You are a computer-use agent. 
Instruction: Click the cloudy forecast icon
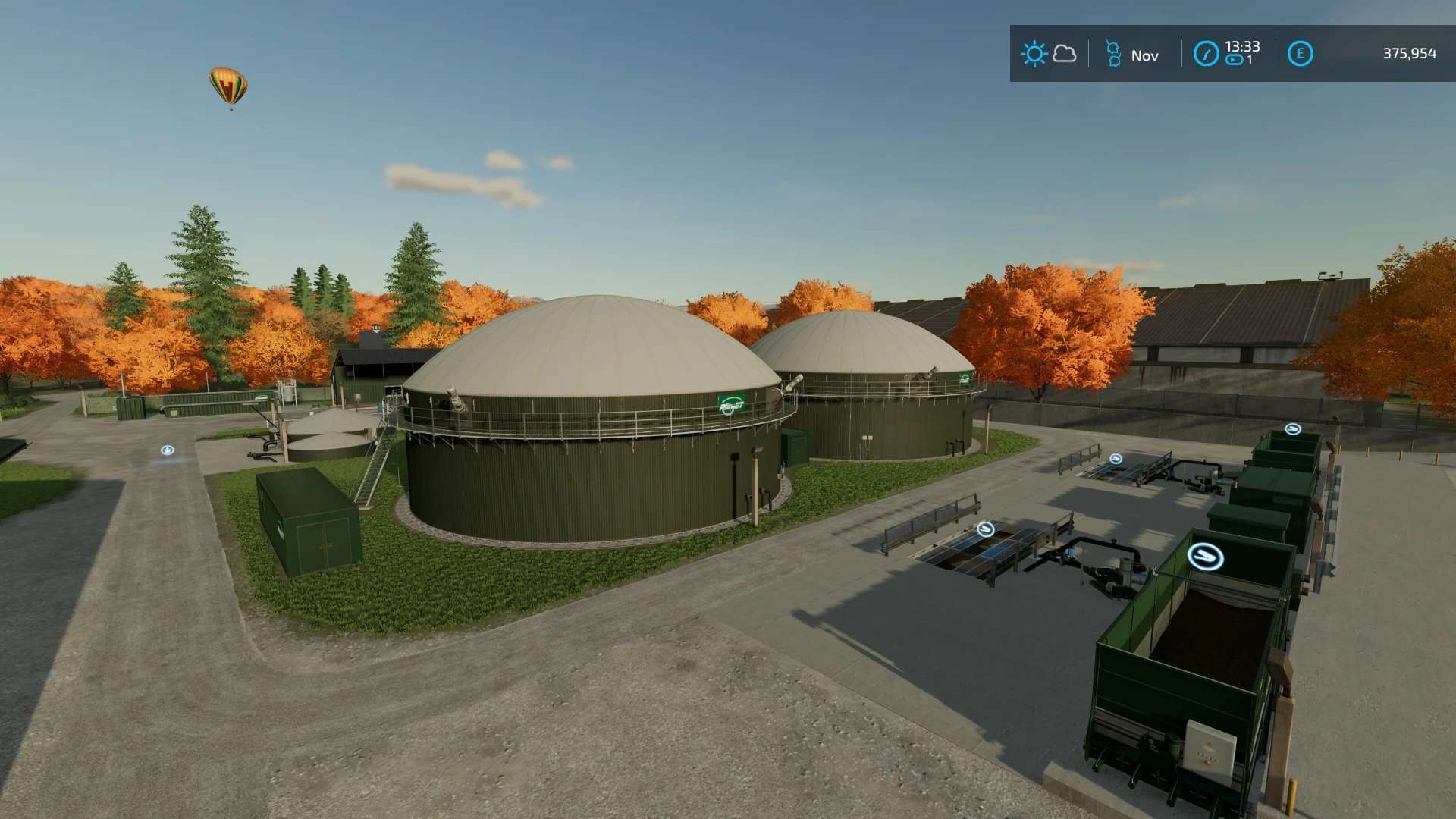[x=1065, y=54]
